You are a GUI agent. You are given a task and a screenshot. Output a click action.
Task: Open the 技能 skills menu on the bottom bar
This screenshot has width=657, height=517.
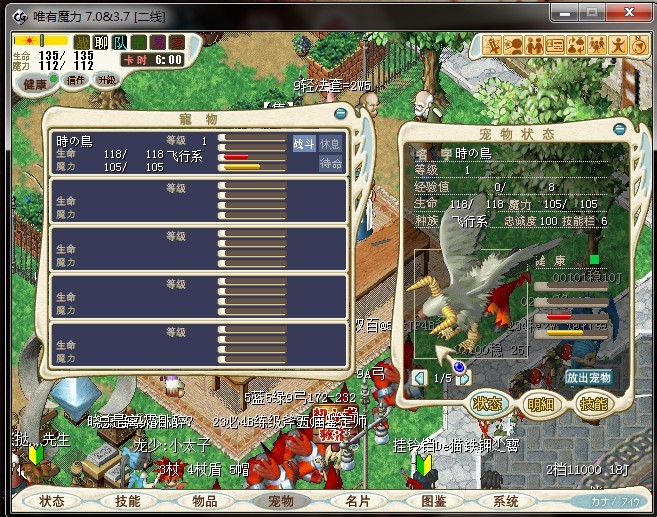128,501
